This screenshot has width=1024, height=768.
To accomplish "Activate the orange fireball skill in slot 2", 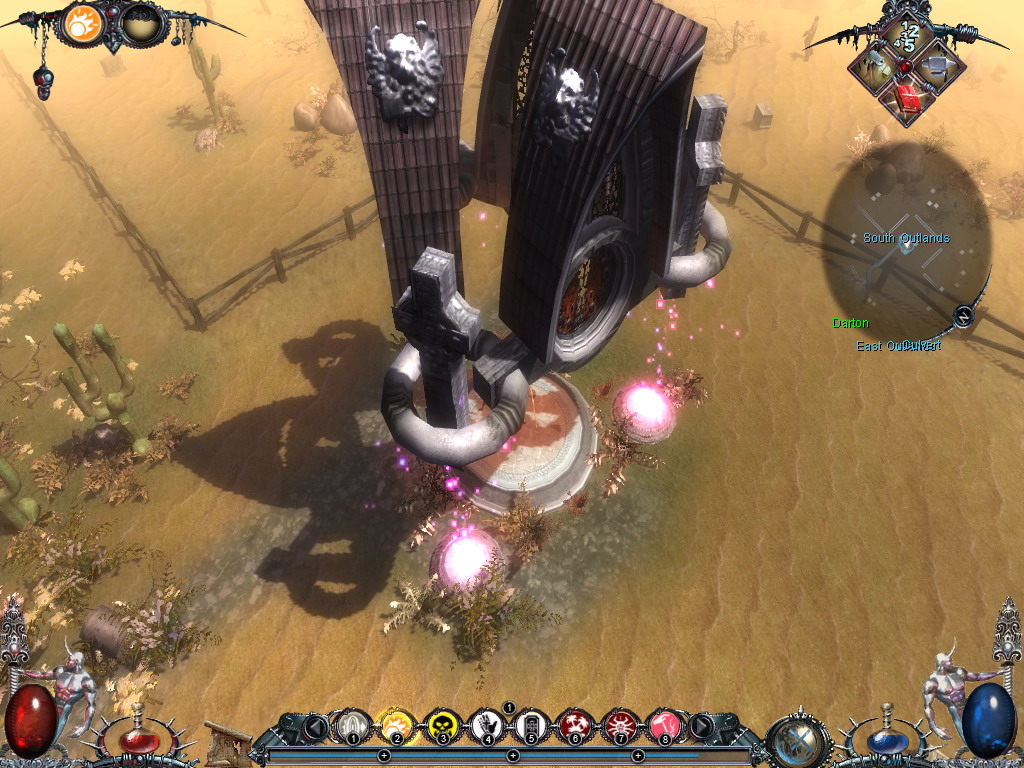I will [x=396, y=725].
